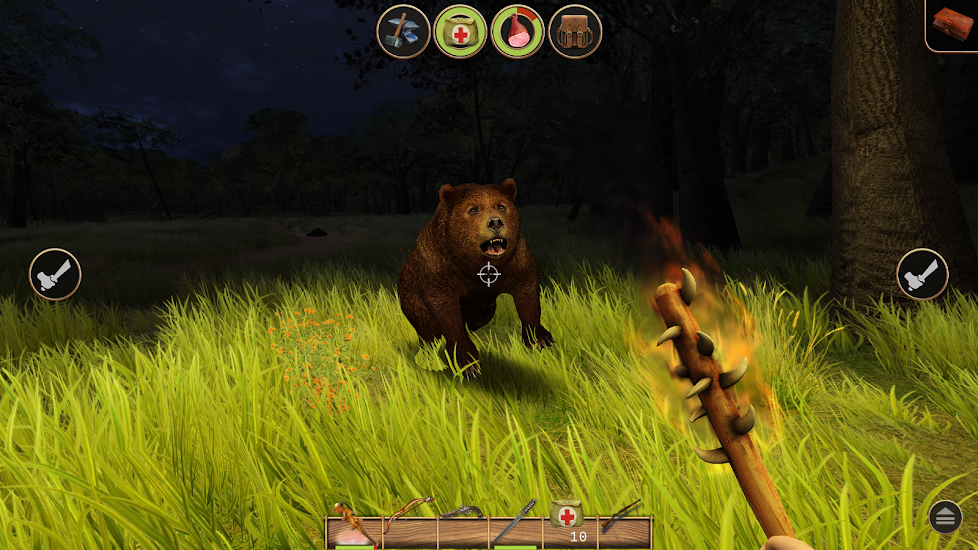The width and height of the screenshot is (978, 550).
Task: Tap the first aid health status icon
Action: tap(461, 31)
